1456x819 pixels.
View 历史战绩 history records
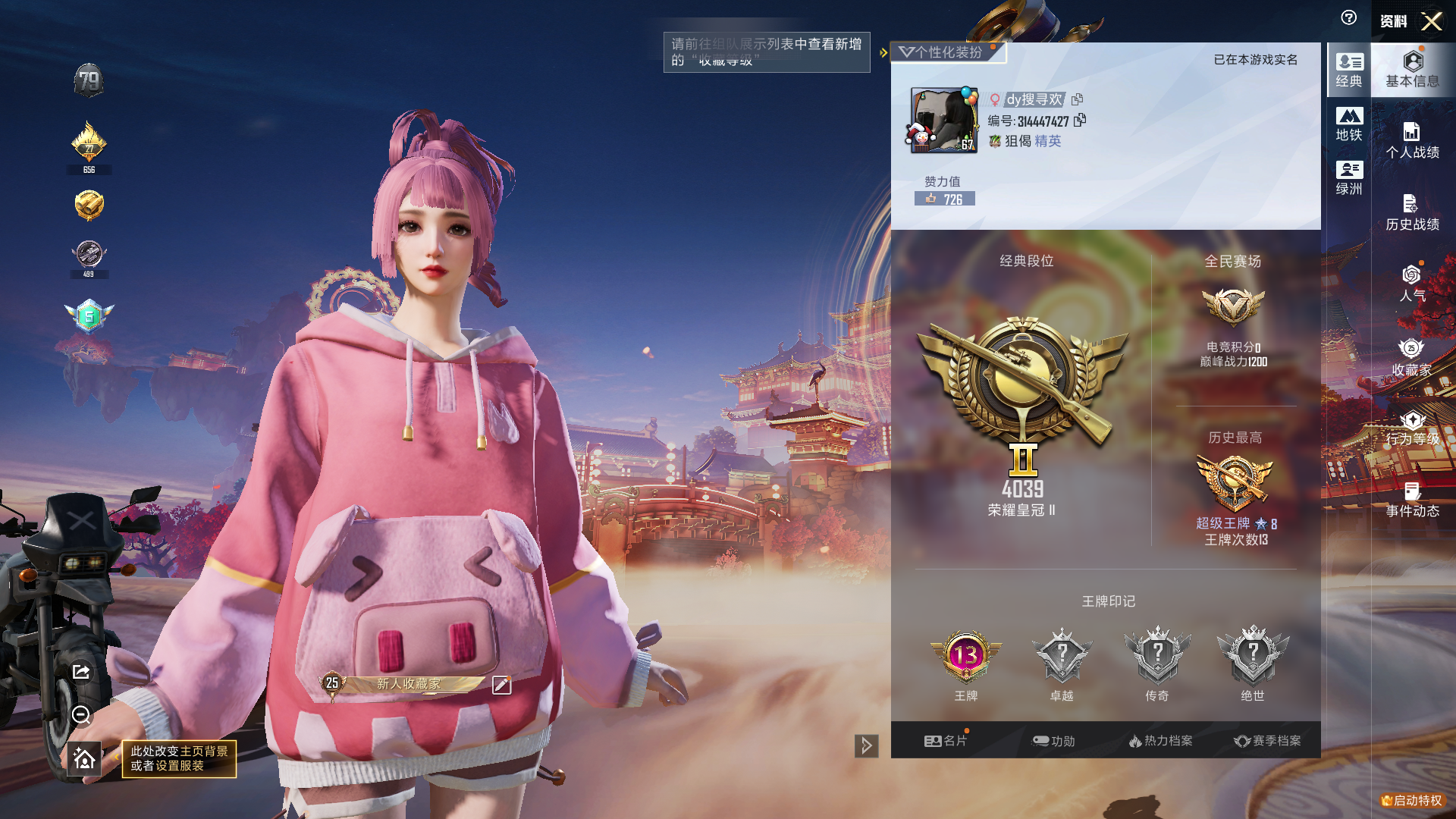(1412, 212)
